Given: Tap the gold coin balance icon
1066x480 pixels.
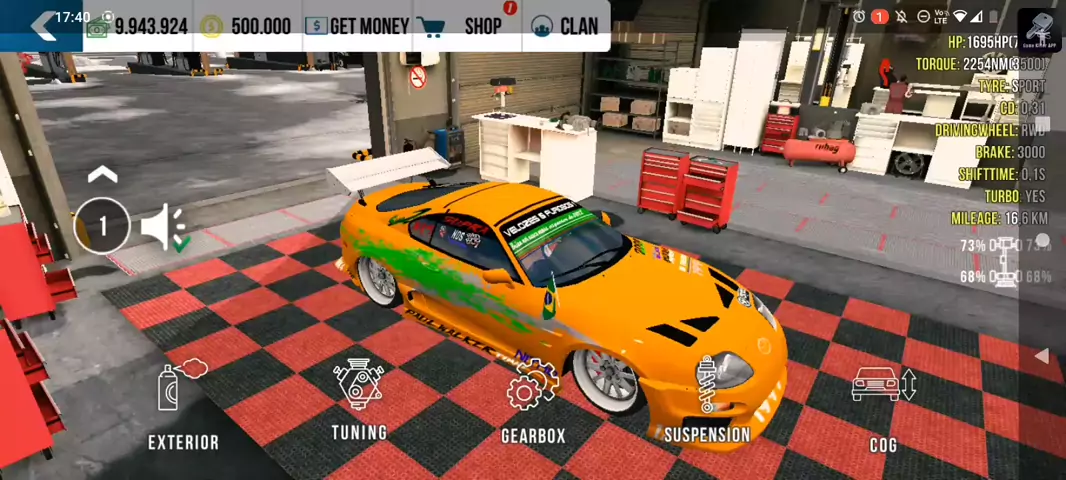Looking at the screenshot, I should pos(212,27).
